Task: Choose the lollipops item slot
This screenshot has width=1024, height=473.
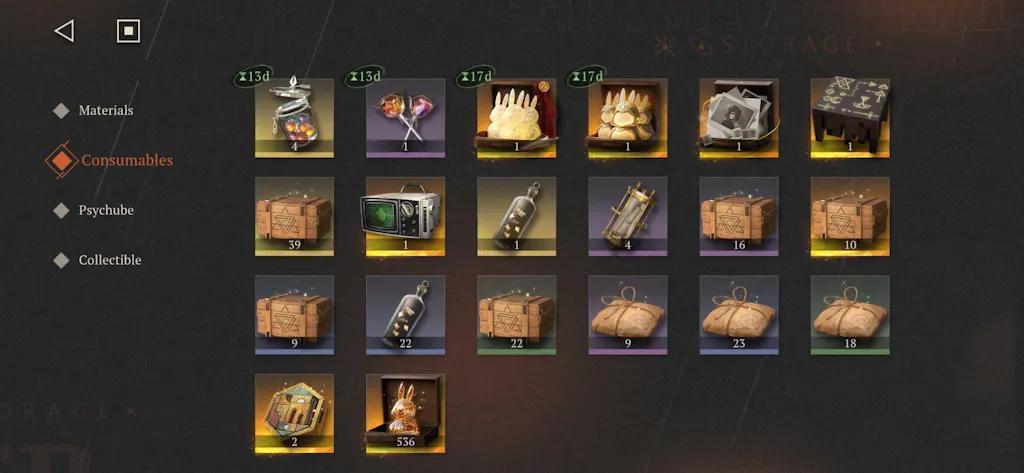Action: tap(405, 117)
